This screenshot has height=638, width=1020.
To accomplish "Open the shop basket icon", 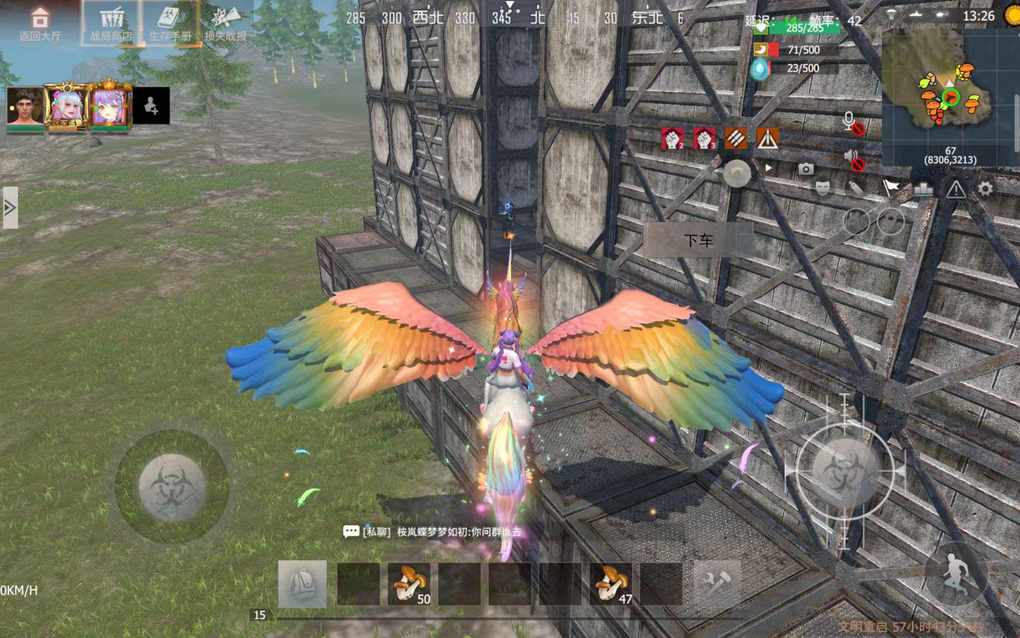I will tap(110, 22).
